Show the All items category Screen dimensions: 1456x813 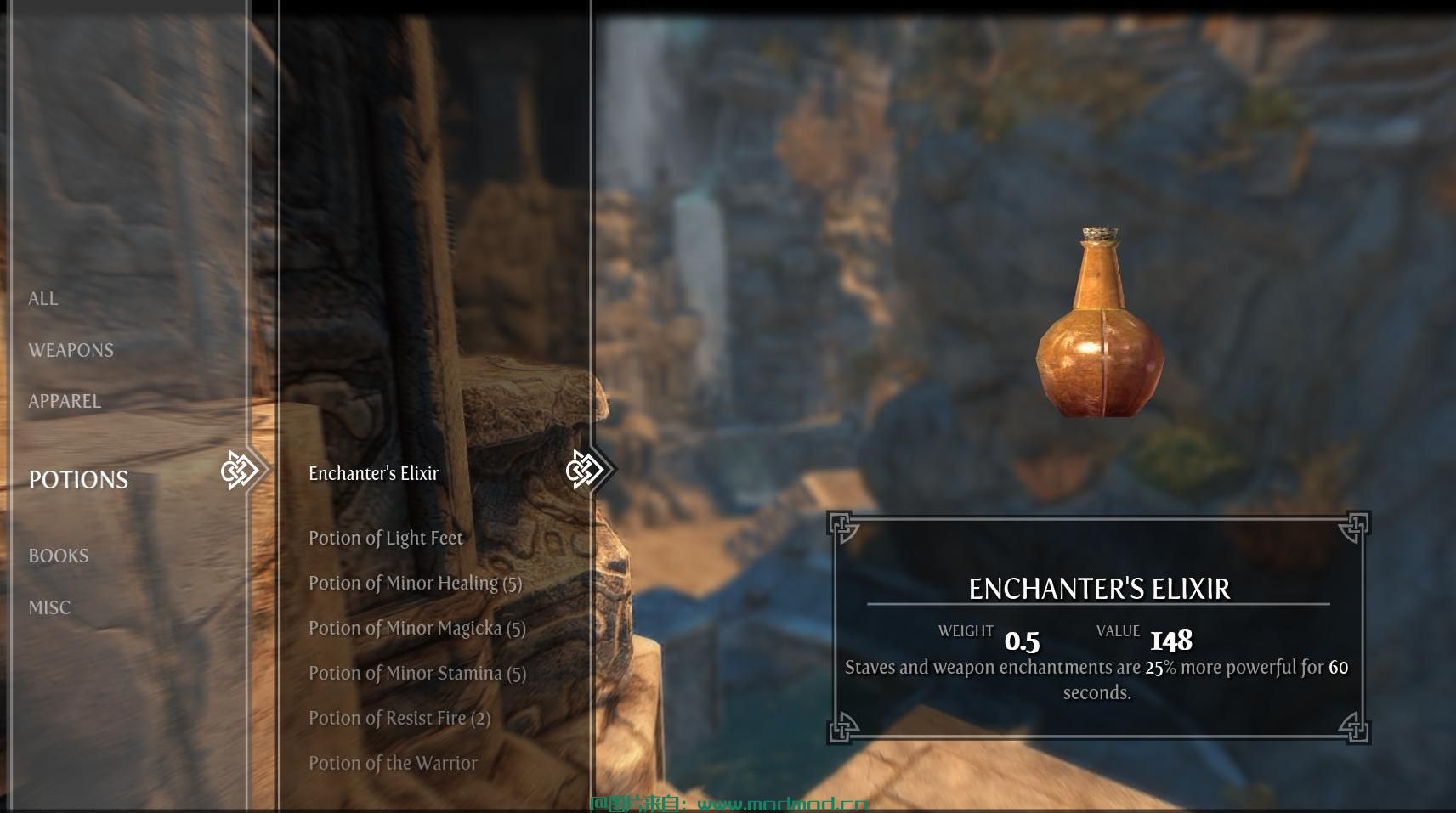[43, 299]
